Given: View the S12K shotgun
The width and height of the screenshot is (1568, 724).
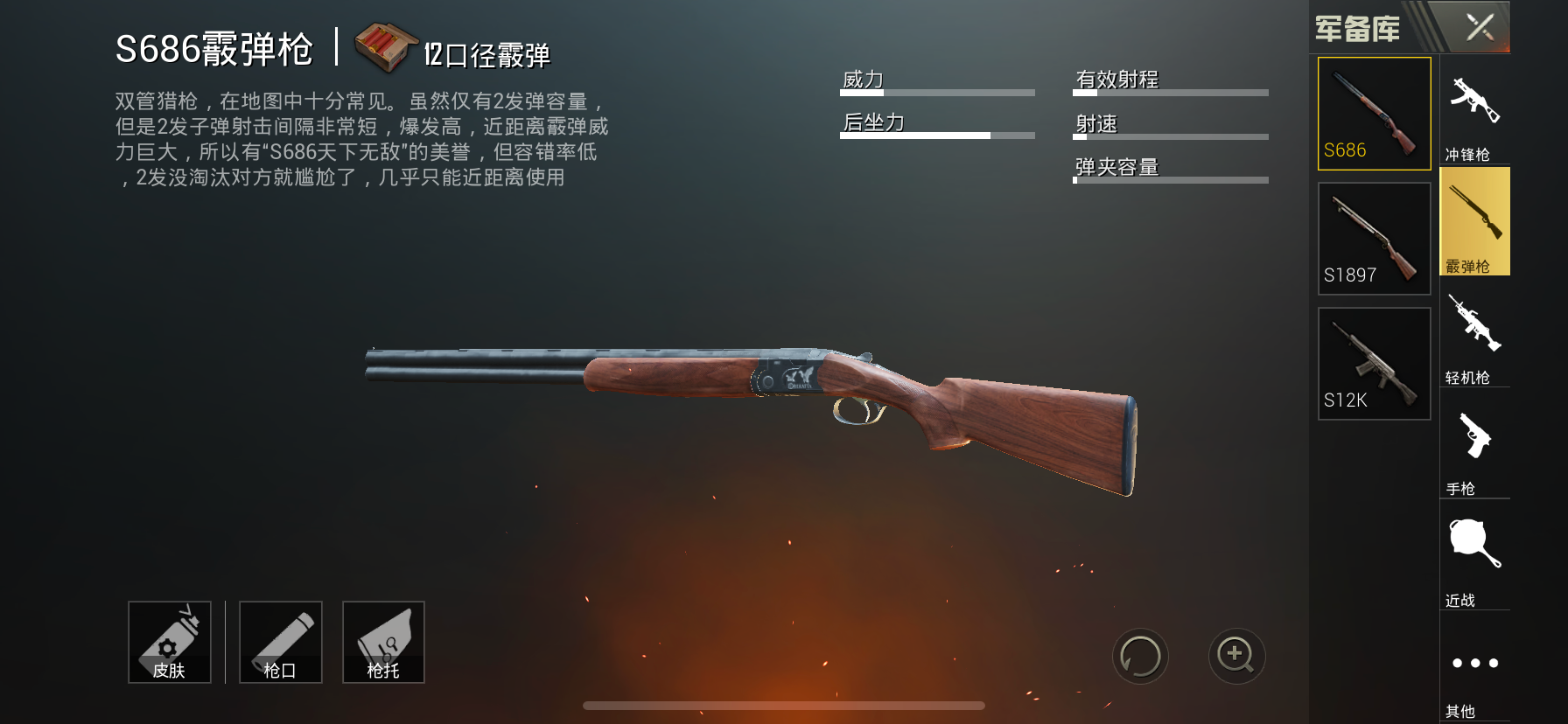Looking at the screenshot, I should 1374,363.
